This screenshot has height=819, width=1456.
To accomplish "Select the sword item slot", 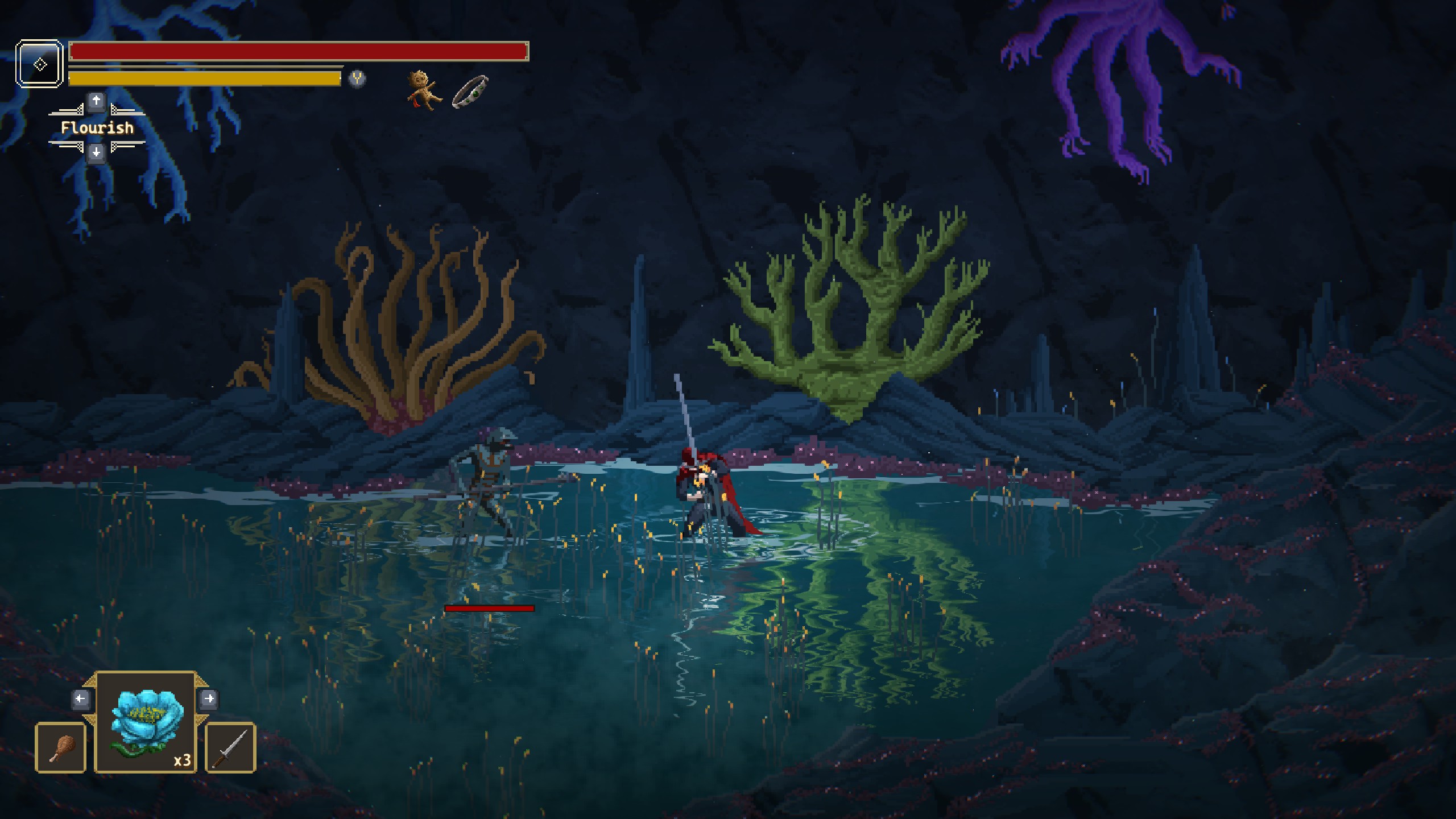I will pyautogui.click(x=230, y=748).
